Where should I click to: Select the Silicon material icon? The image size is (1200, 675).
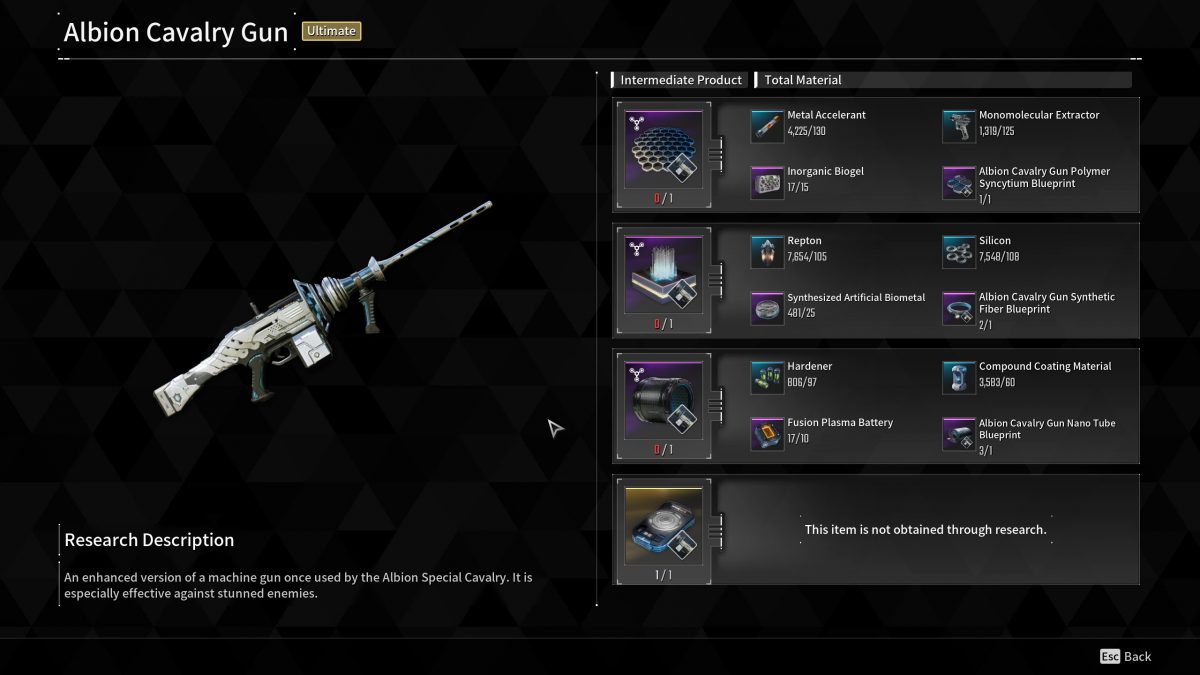coord(959,252)
